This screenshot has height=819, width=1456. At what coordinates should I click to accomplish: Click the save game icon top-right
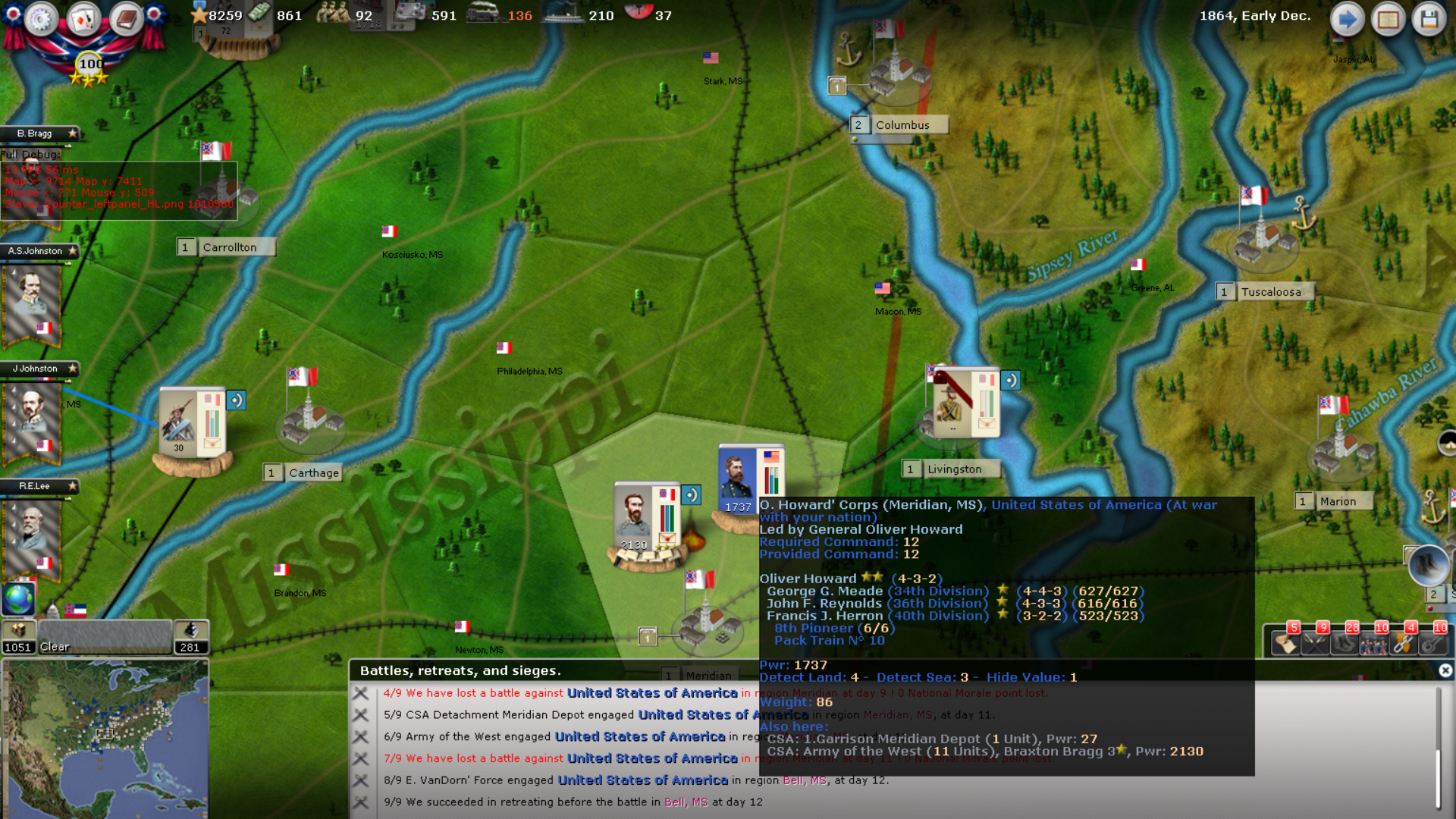(1430, 19)
